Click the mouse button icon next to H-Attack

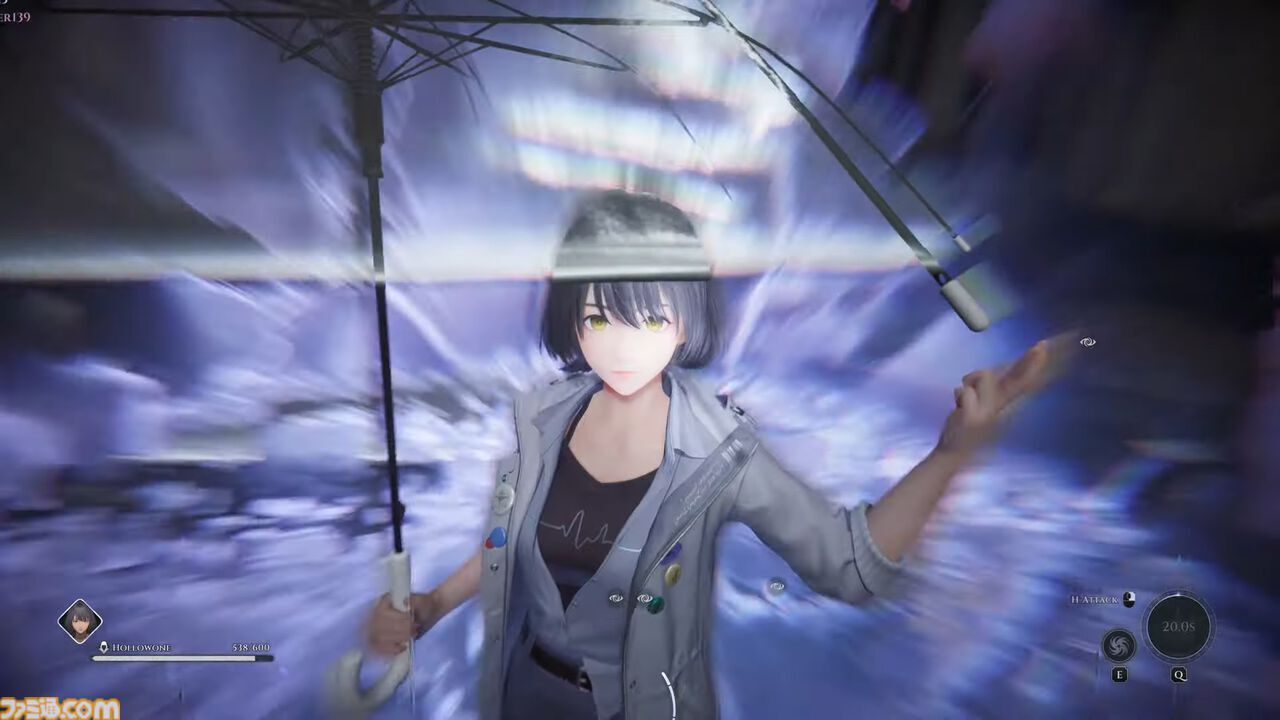click(x=1129, y=599)
